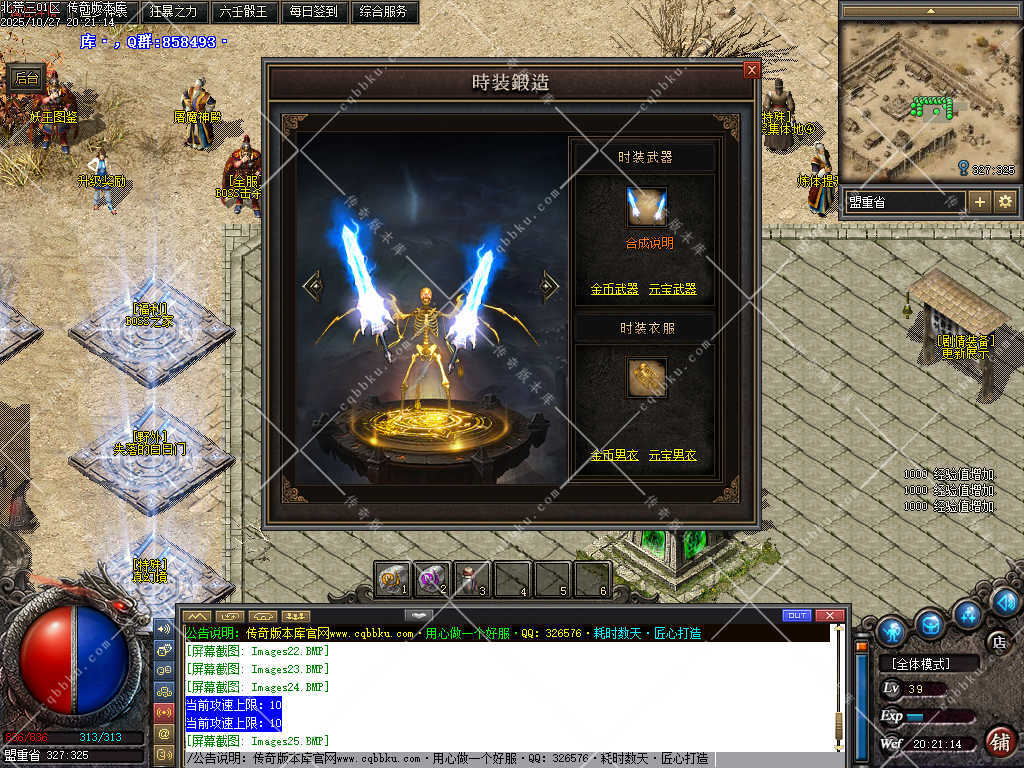Select the fashion clothing armor icon
The image size is (1024, 768).
point(646,377)
